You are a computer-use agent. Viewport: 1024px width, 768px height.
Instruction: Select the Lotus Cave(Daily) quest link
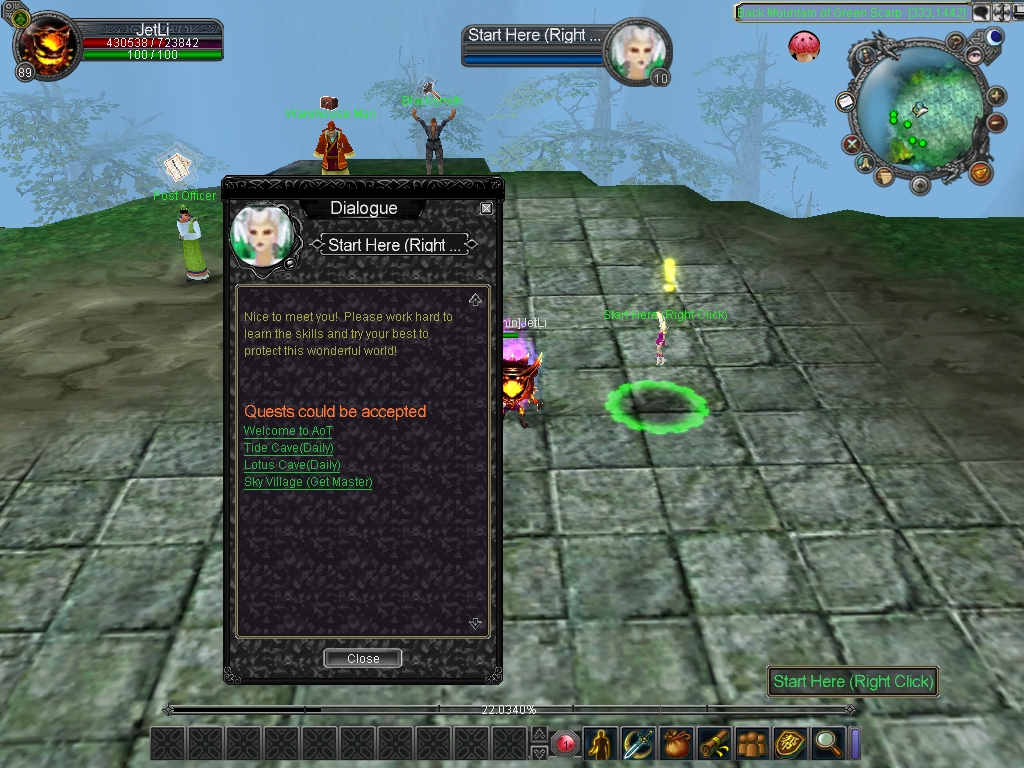(x=292, y=465)
